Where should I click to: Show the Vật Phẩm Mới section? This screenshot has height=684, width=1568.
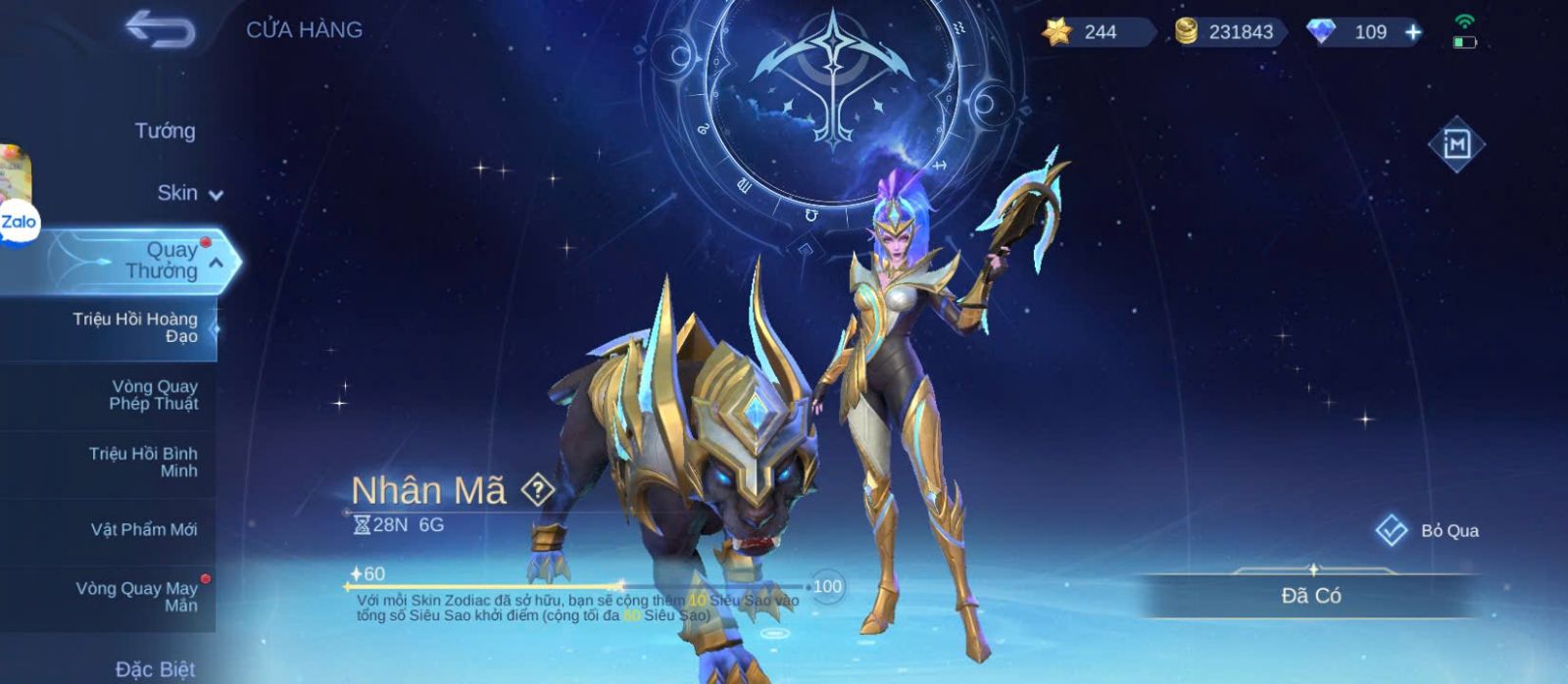click(x=144, y=529)
